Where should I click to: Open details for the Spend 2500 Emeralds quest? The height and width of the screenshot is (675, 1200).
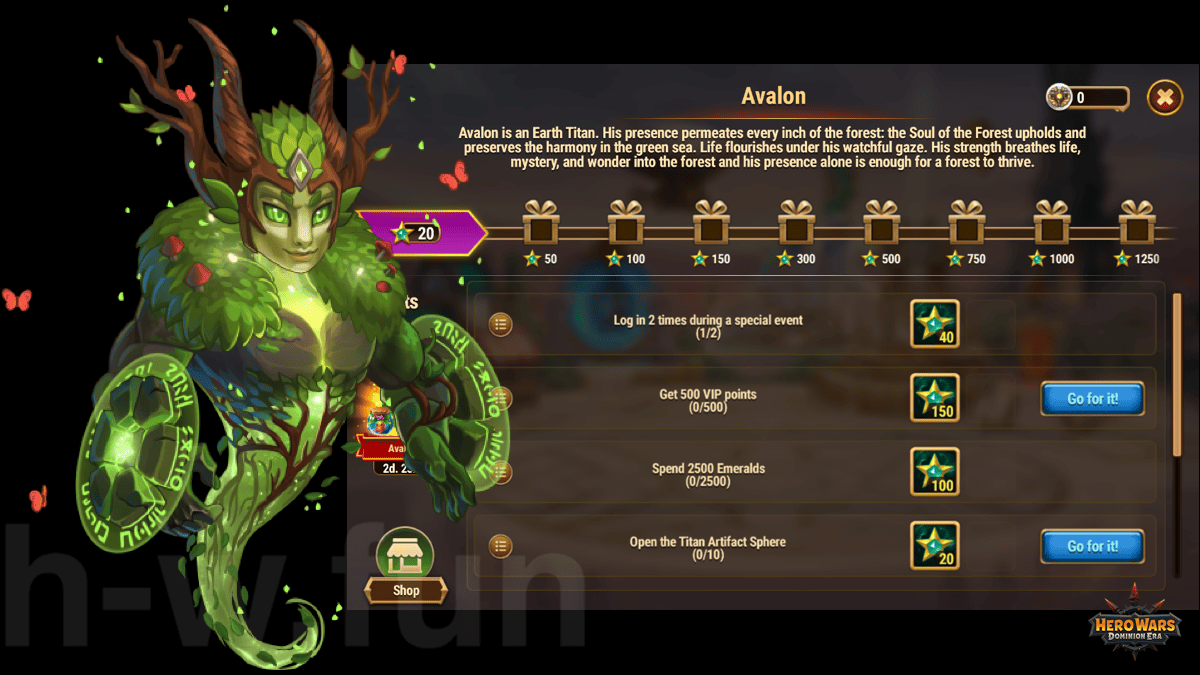pyautogui.click(x=500, y=472)
